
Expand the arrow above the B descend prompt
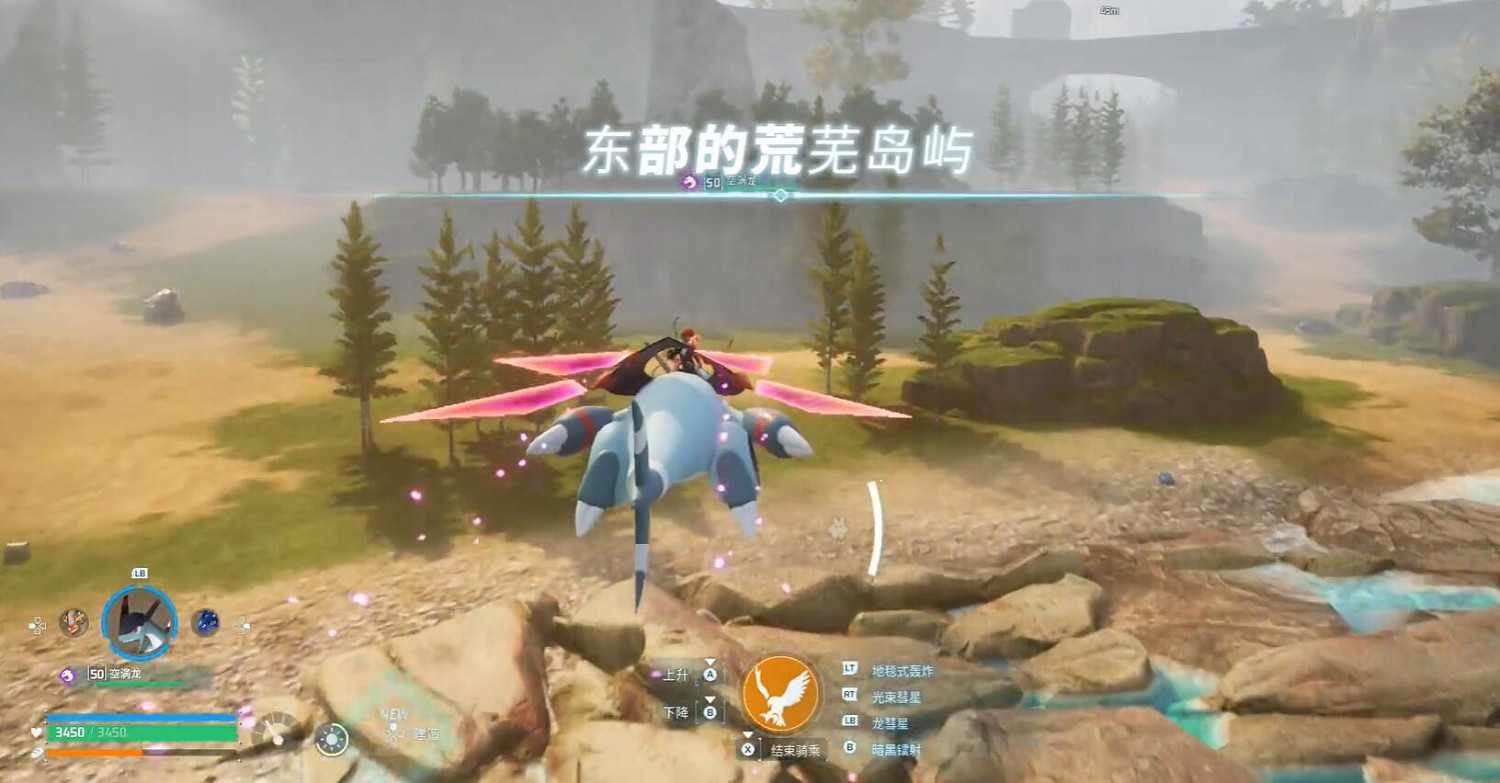point(709,699)
